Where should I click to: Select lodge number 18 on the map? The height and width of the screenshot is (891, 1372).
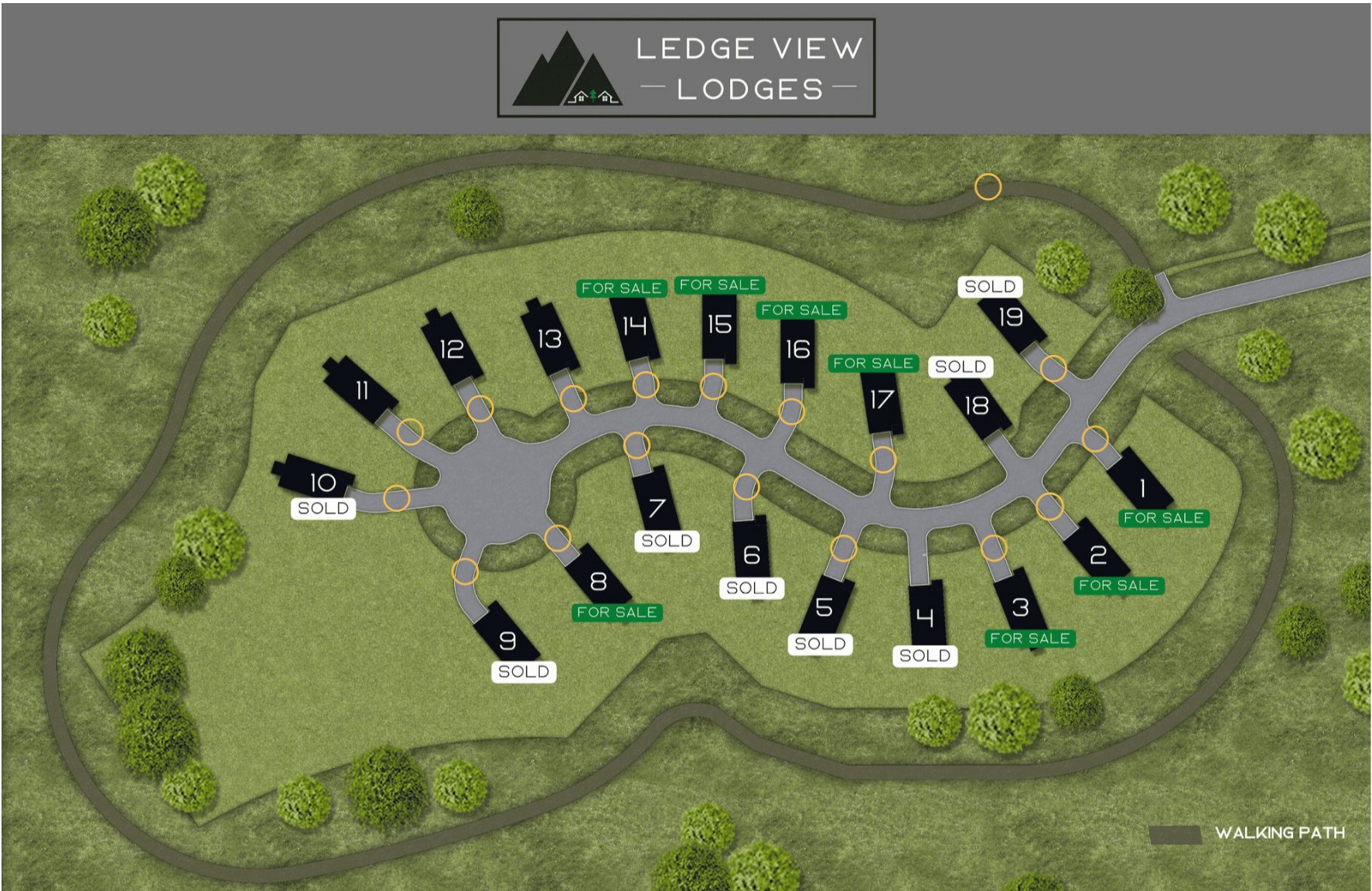(x=977, y=406)
